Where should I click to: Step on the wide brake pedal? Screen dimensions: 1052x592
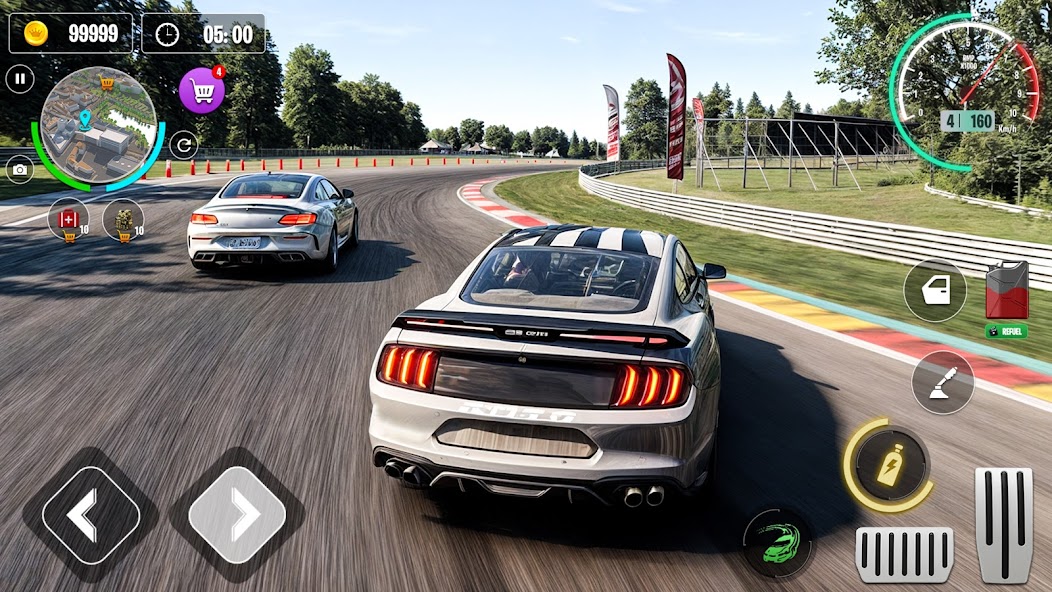[904, 554]
